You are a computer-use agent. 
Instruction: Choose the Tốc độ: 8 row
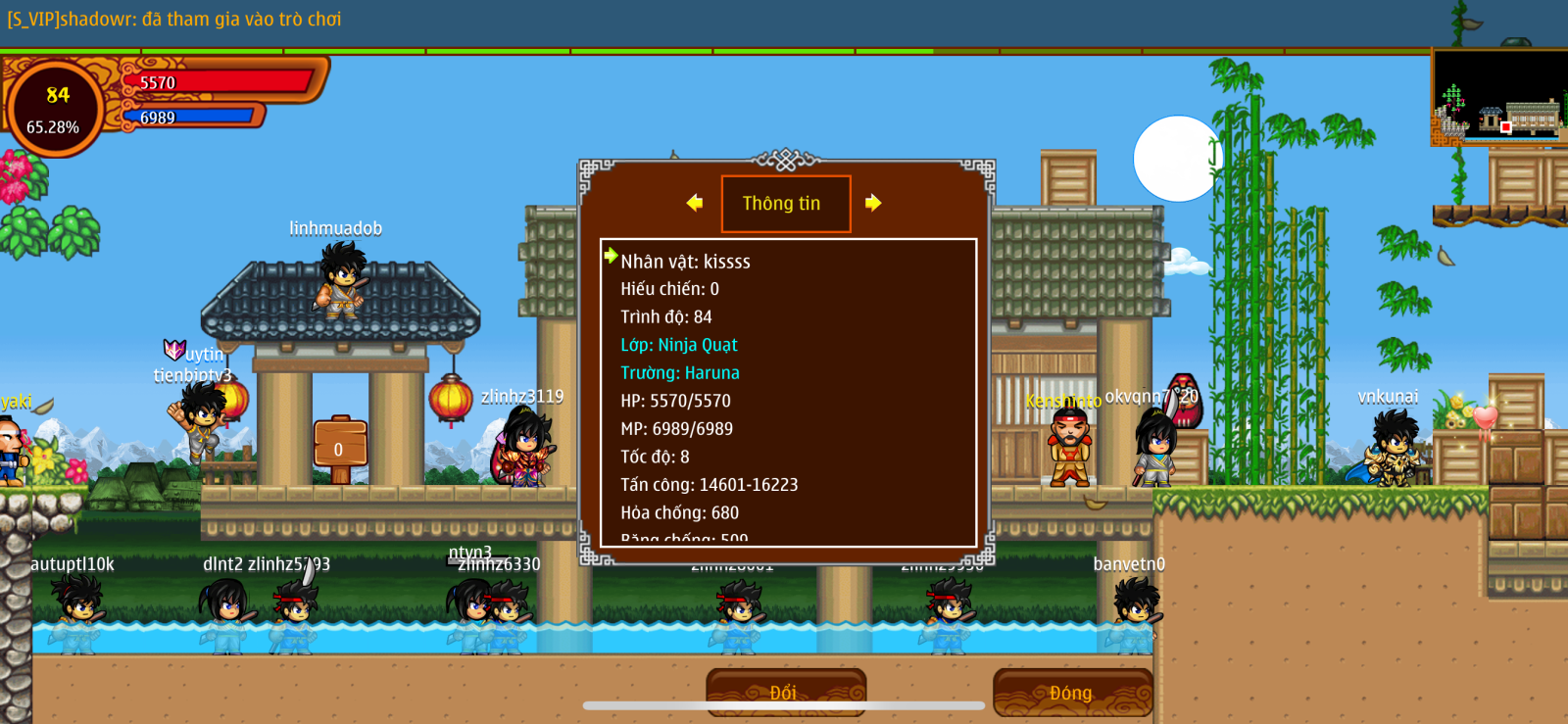655,457
